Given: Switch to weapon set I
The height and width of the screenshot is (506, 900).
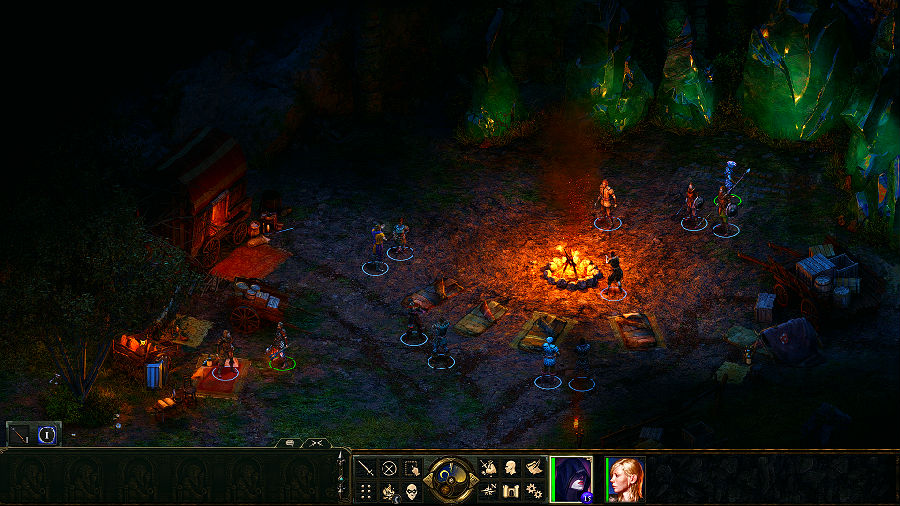Looking at the screenshot, I should click(x=46, y=434).
